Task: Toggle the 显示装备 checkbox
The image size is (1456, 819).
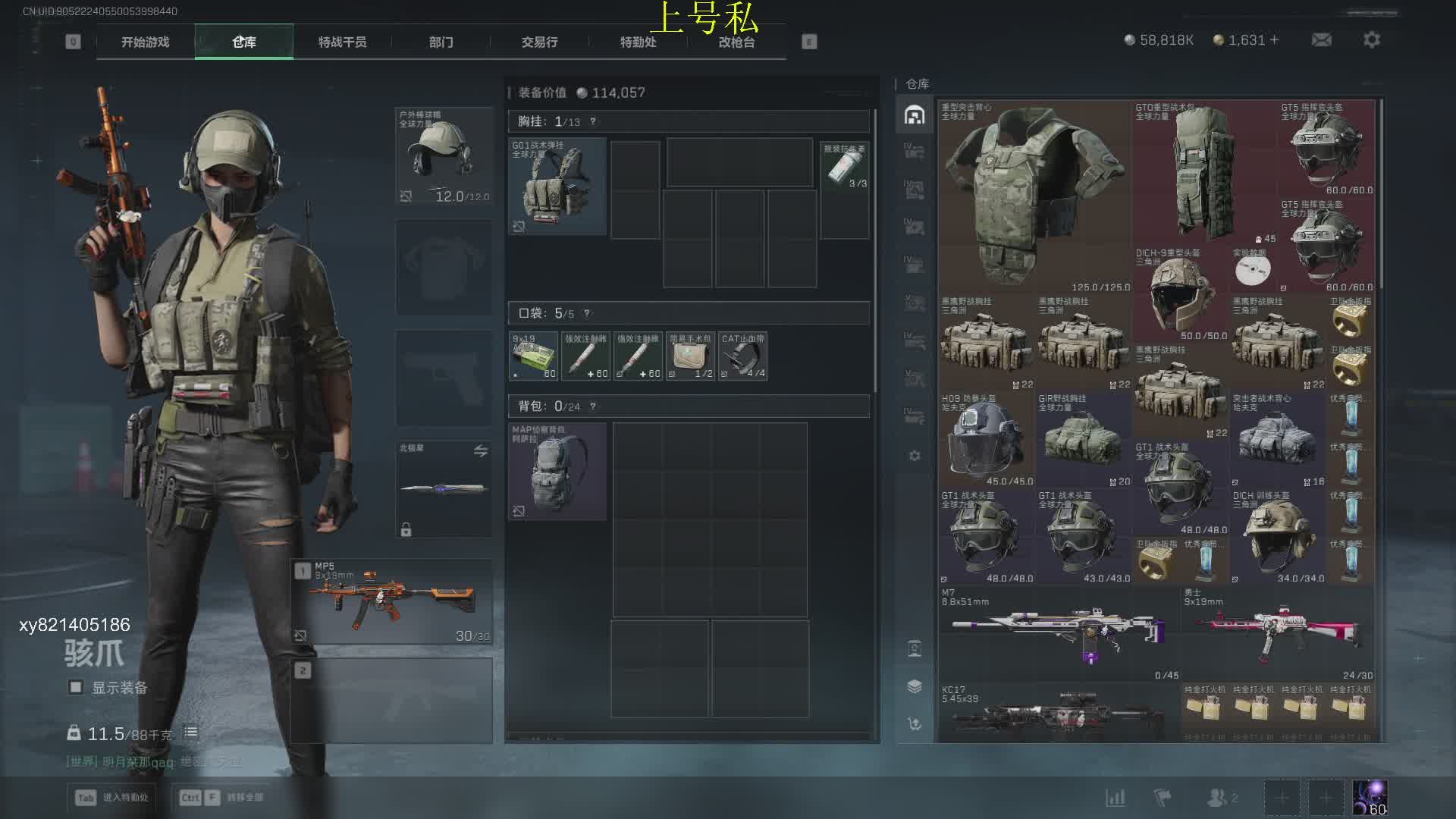Action: (76, 687)
